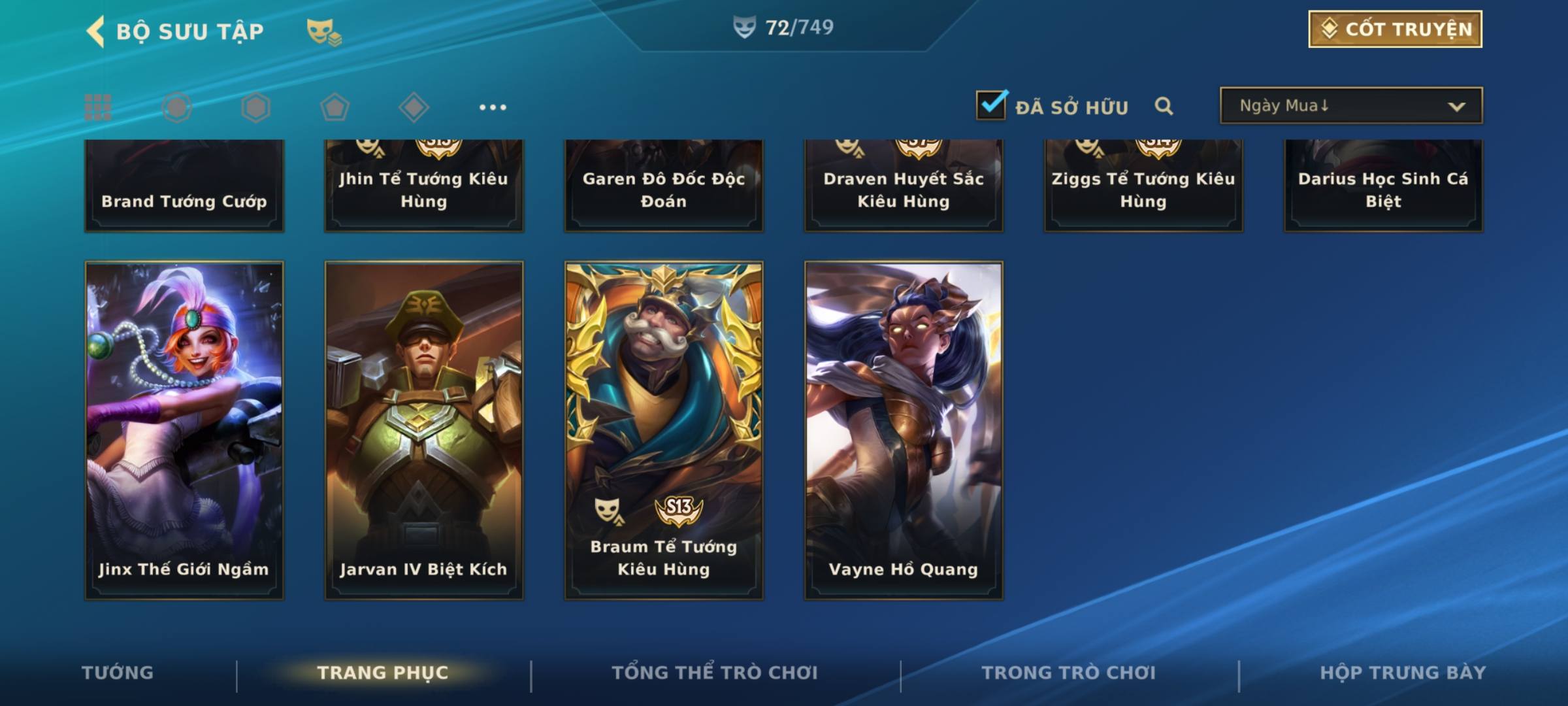
Task: Select Brand Tướng Cướp skin card
Action: tap(184, 186)
